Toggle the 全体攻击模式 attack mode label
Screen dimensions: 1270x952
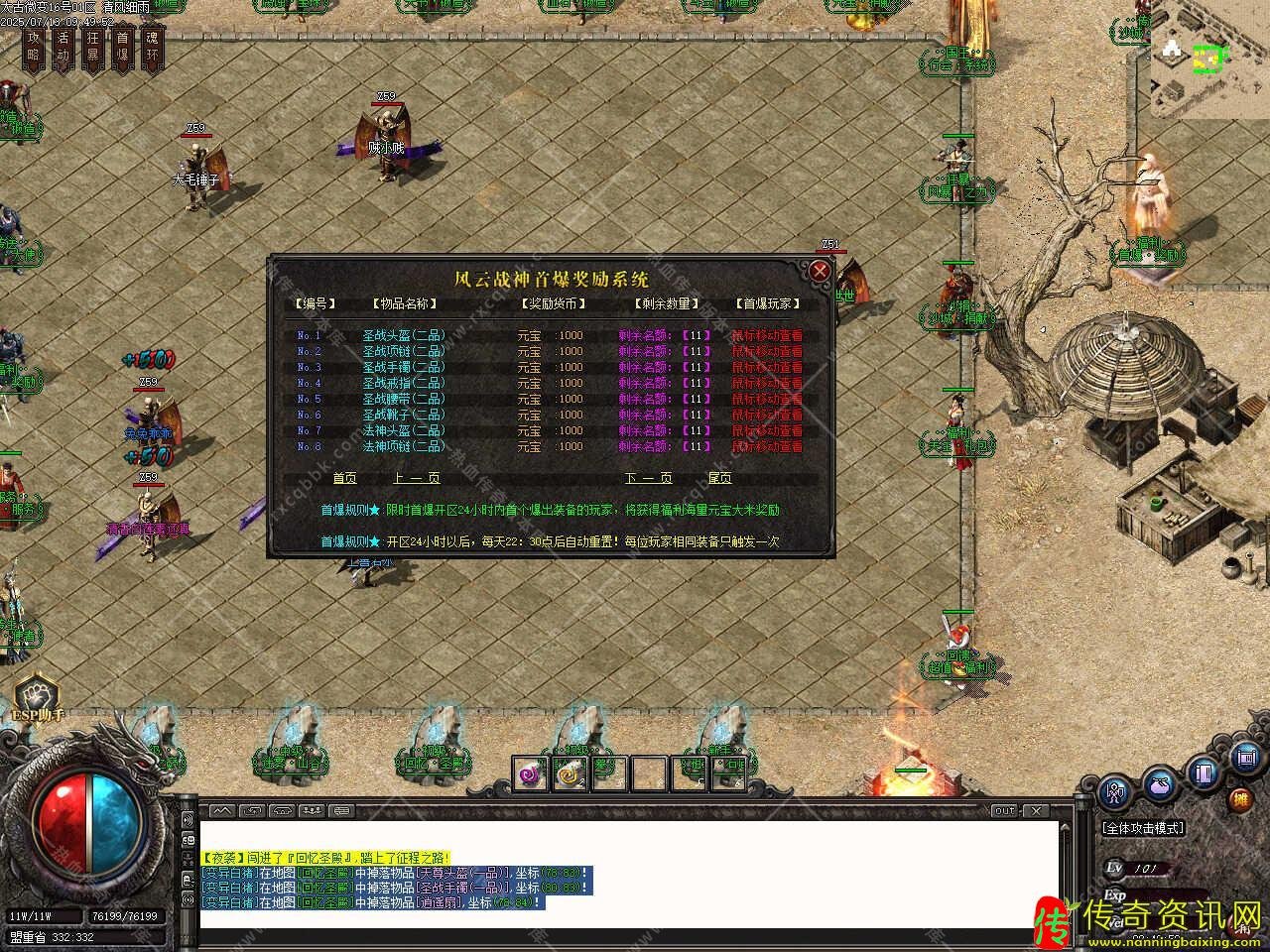click(1143, 828)
